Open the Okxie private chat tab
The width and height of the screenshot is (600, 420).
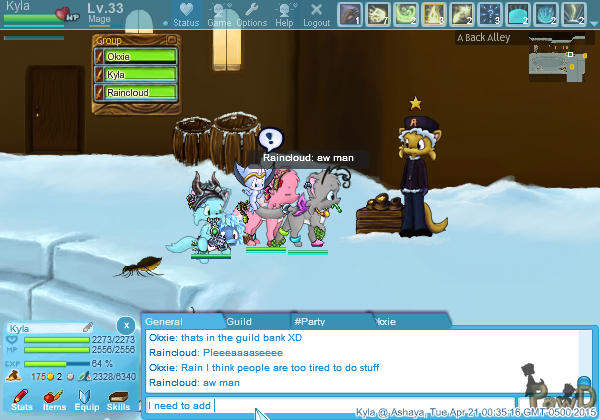click(385, 321)
